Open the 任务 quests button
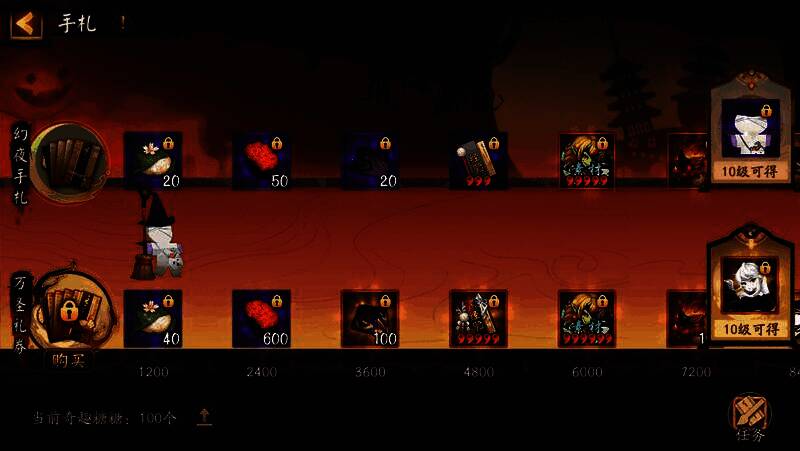The image size is (800, 451). [749, 418]
